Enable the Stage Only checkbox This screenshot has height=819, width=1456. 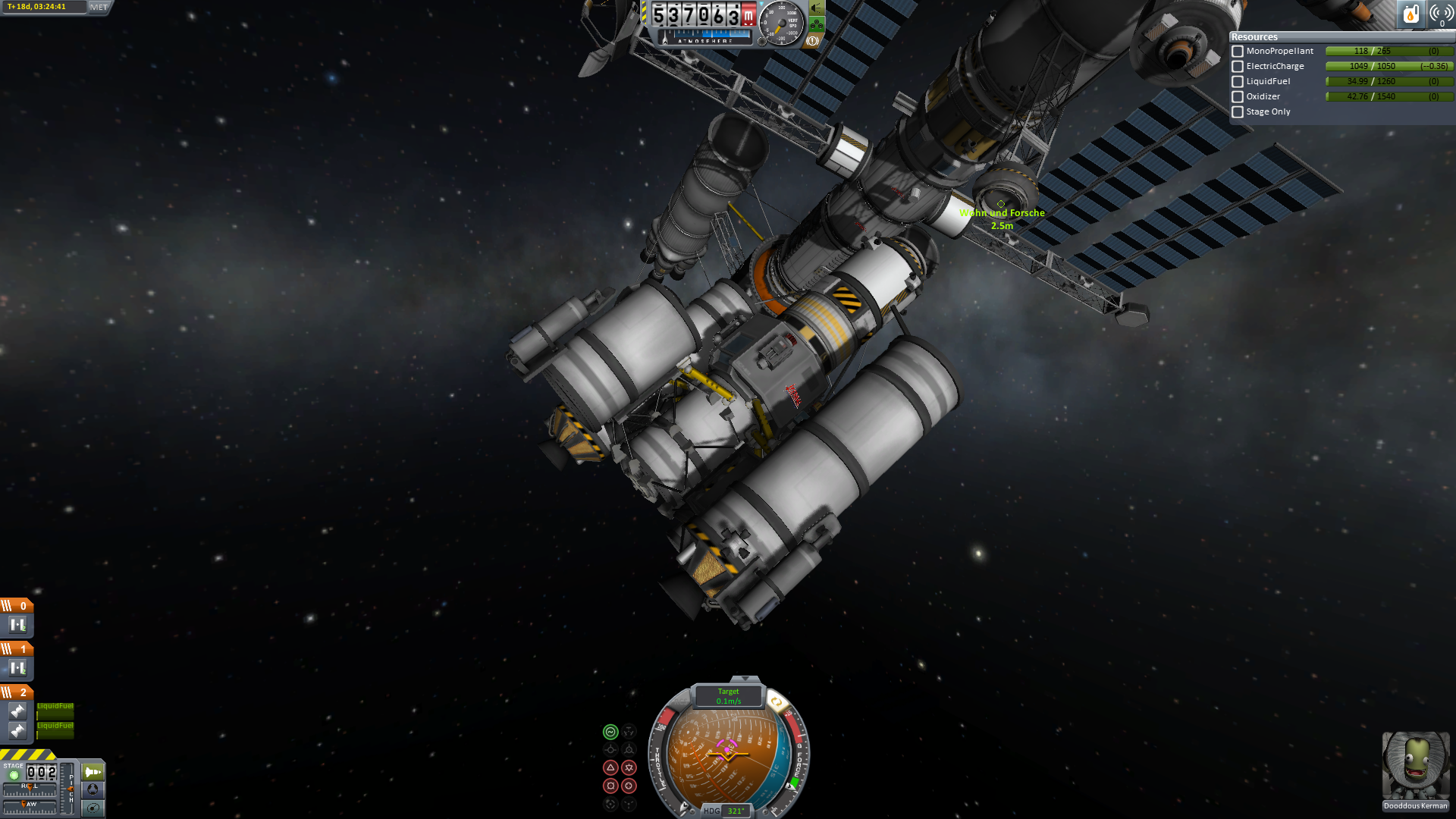point(1238,112)
